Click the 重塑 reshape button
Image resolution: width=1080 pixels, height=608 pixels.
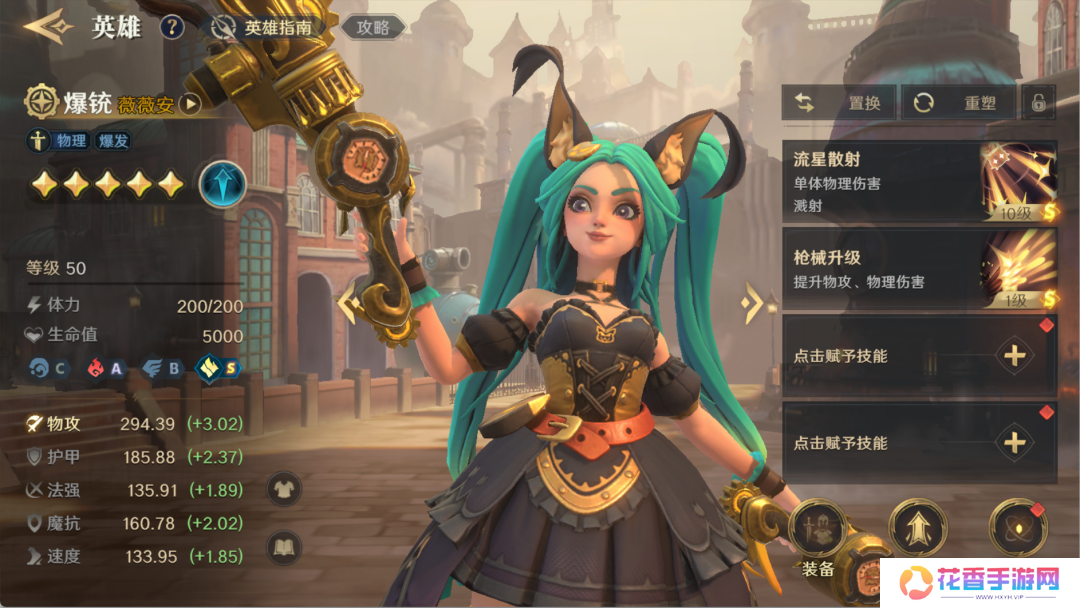click(x=959, y=102)
